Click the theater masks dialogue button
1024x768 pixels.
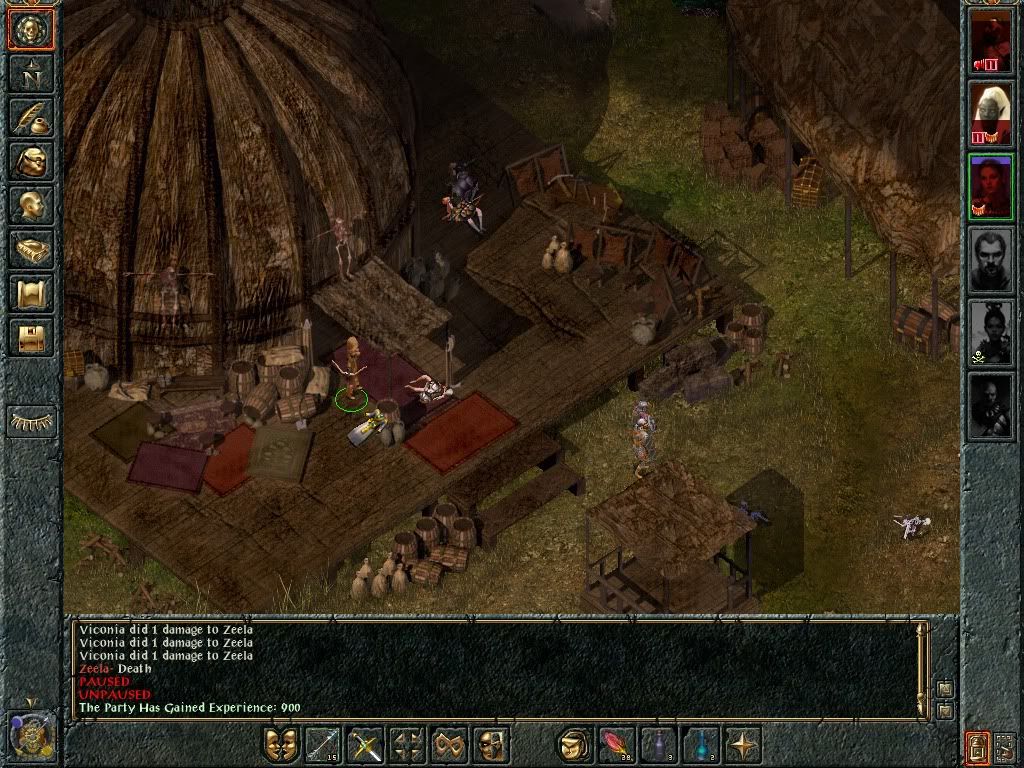coord(281,745)
